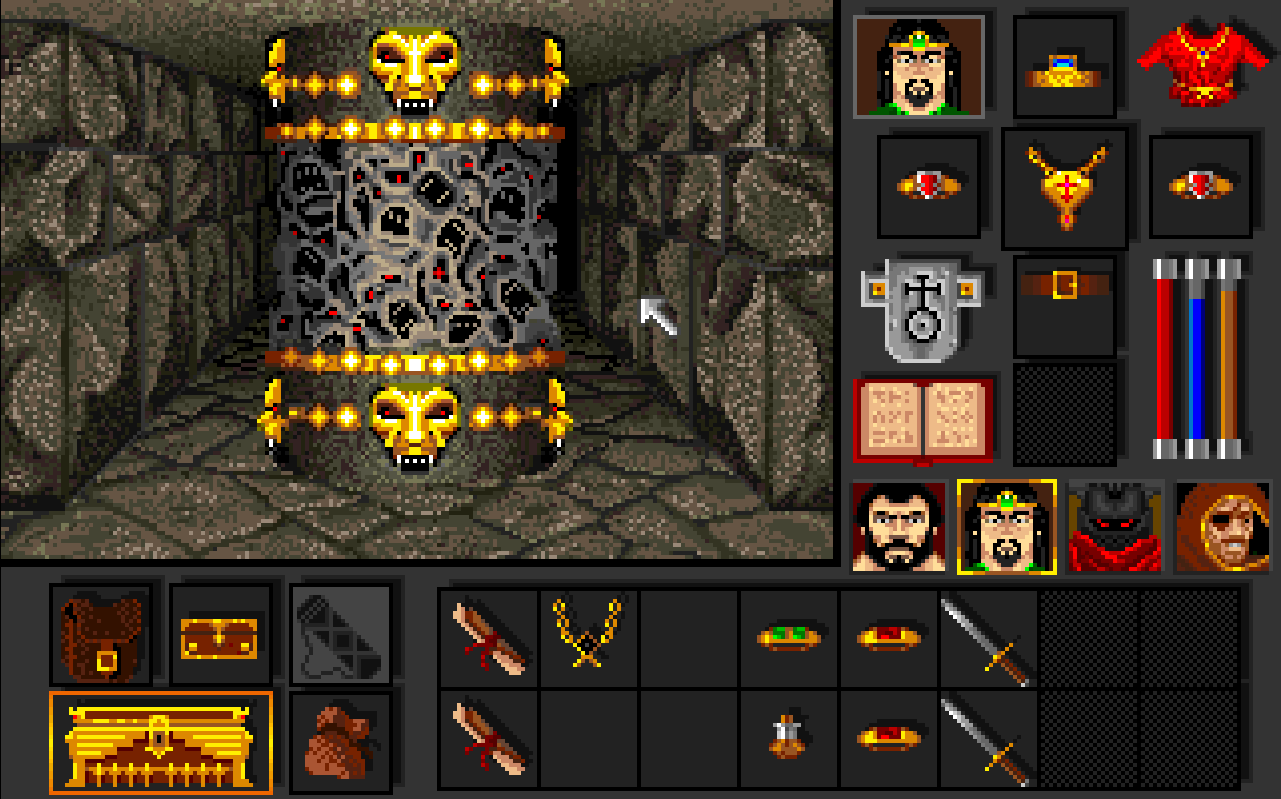This screenshot has height=799, width=1281.
Task: Click the large character portrait with crown
Action: 919,66
